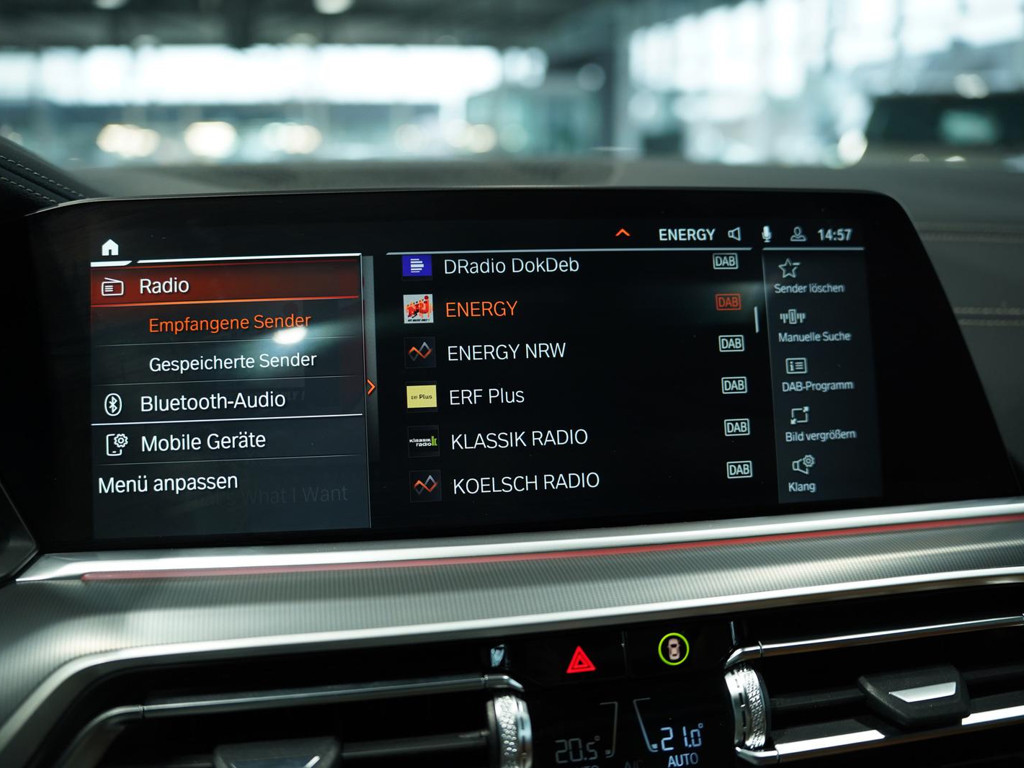This screenshot has height=768, width=1024.
Task: Choose ENERGY NRW station
Action: click(x=505, y=352)
